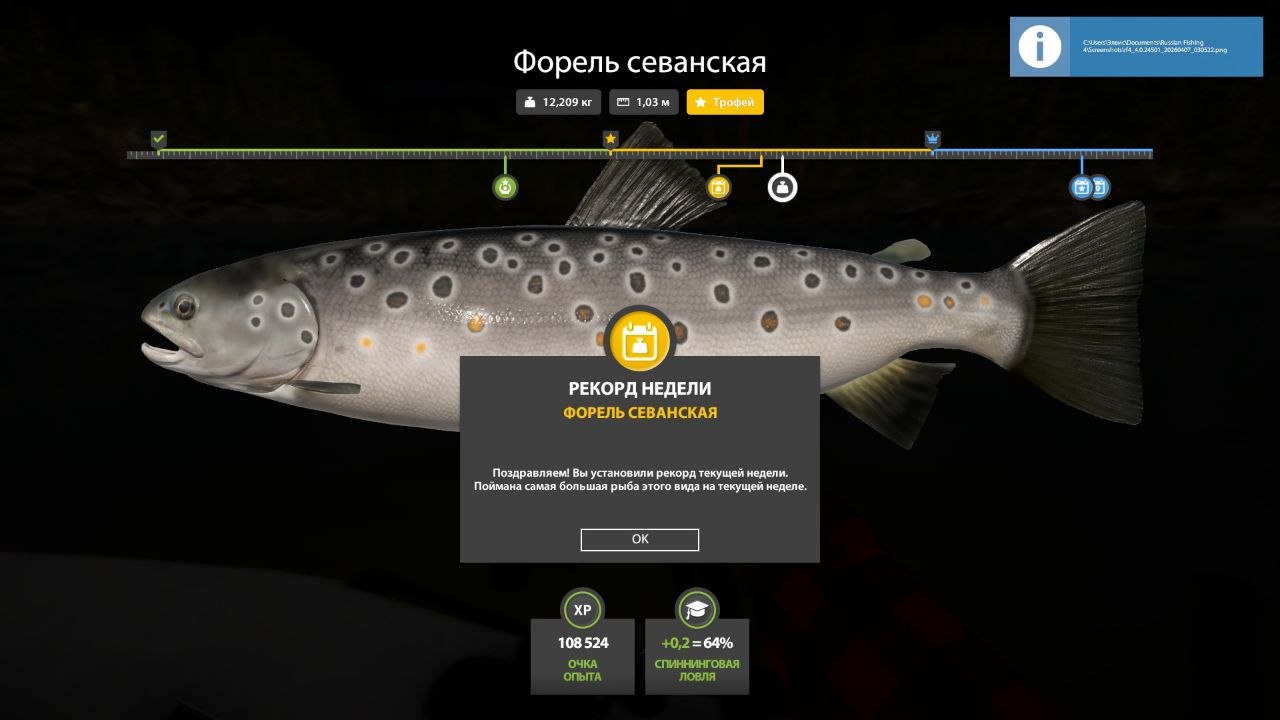The height and width of the screenshot is (720, 1280).
Task: Click the blue camera record icon on scale
Action: (x=1100, y=187)
